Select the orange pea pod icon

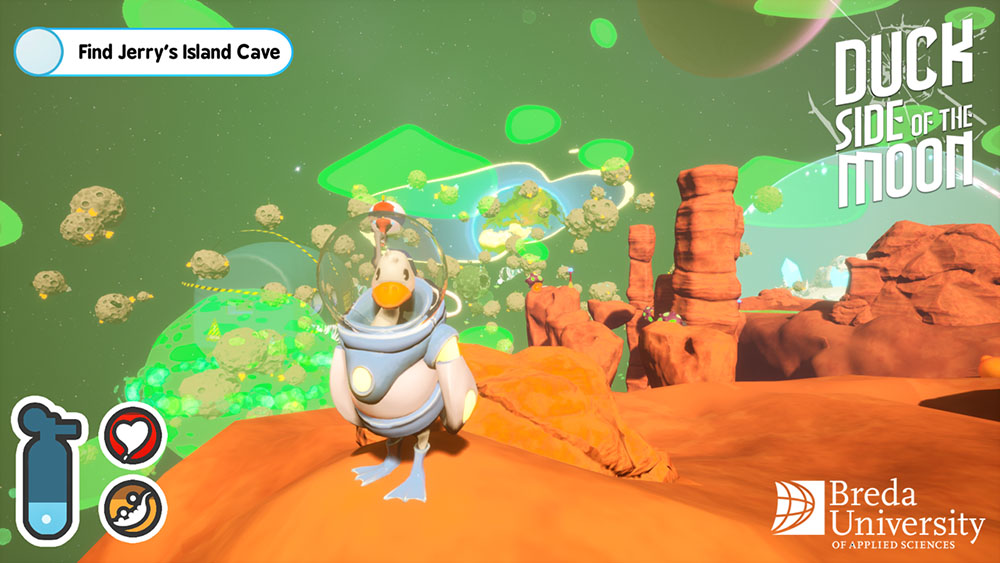click(133, 506)
